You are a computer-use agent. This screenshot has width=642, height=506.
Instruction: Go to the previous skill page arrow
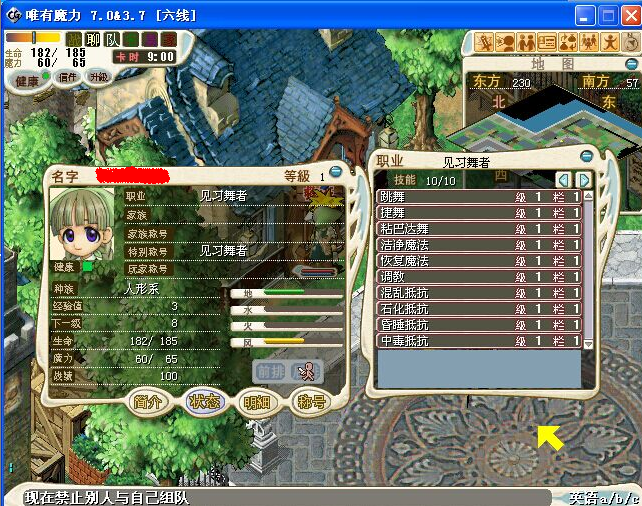[563, 180]
